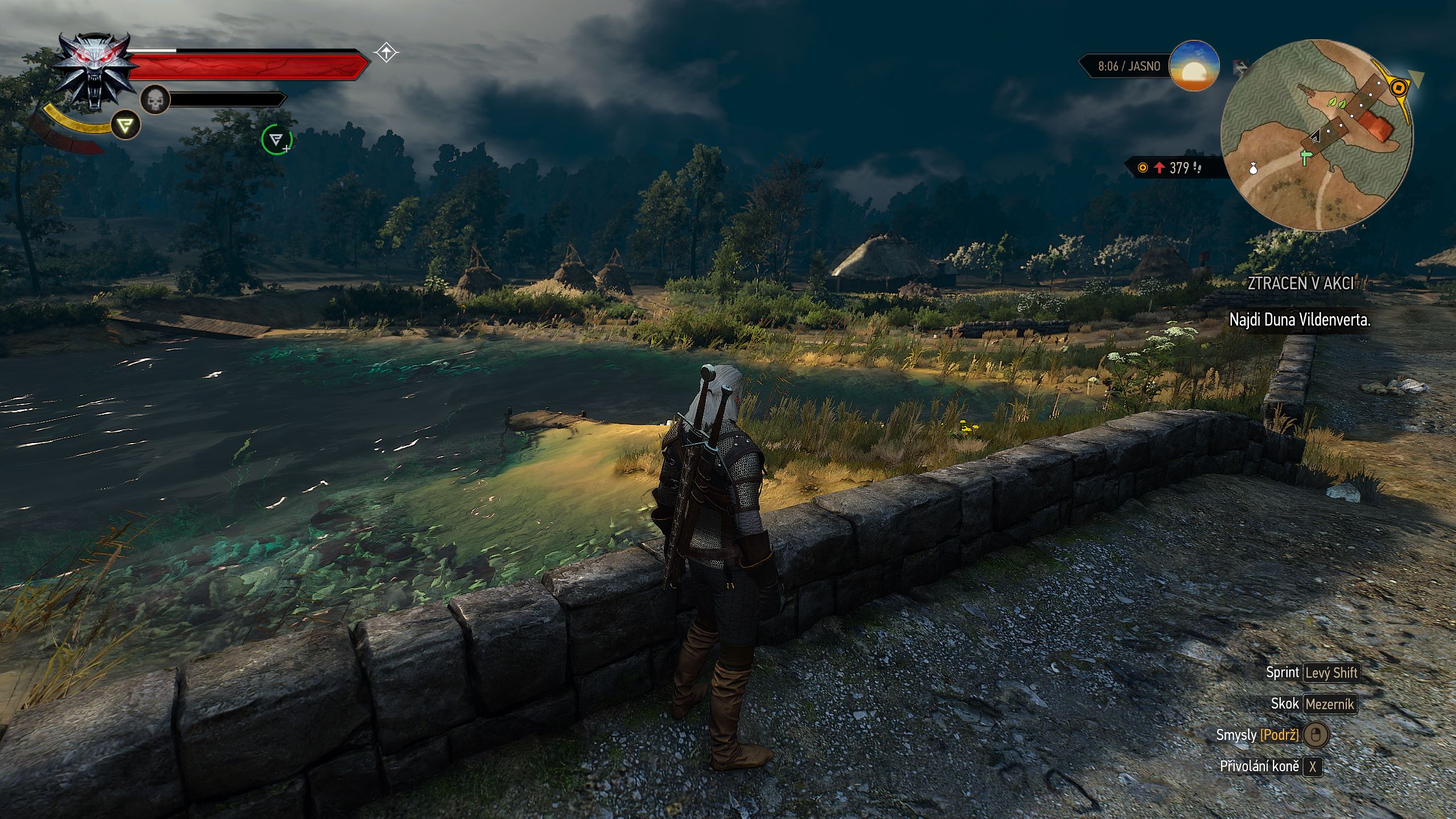Click the skull toxicity icon
The image size is (1456, 819).
click(x=155, y=100)
